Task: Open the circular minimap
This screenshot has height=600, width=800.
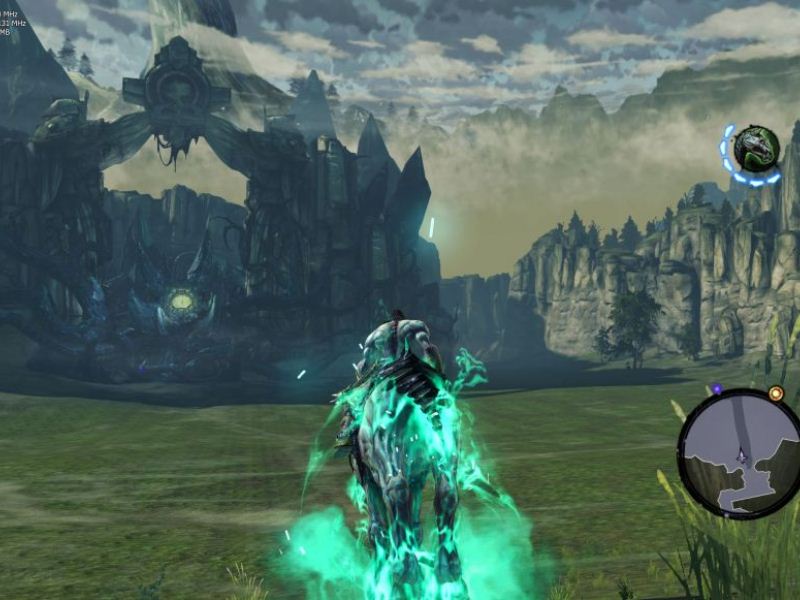Action: click(739, 453)
